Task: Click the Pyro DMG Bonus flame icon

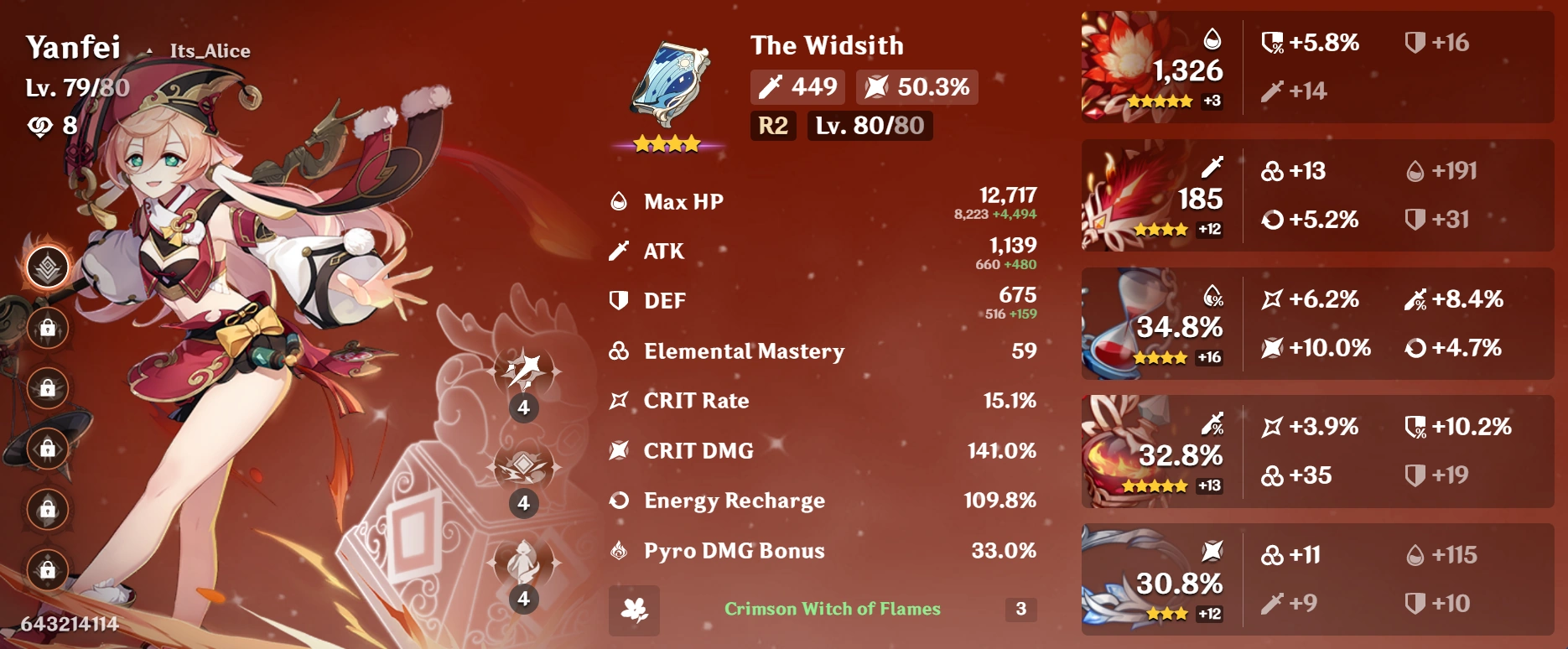Action: (x=618, y=551)
